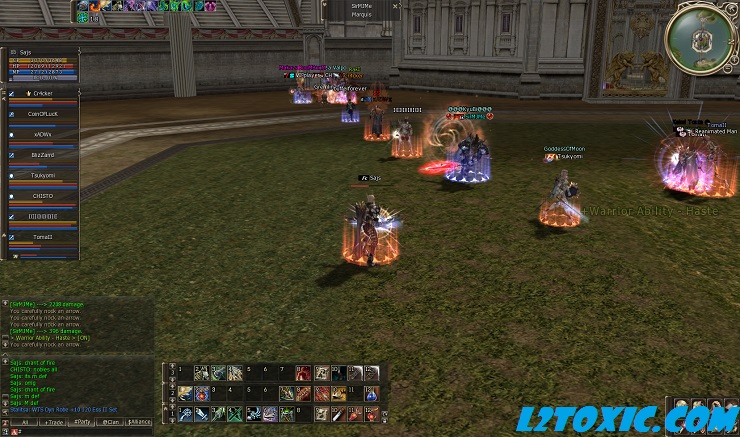The image size is (740, 437).
Task: Target Tsukyomi in the party list
Action: [42, 176]
